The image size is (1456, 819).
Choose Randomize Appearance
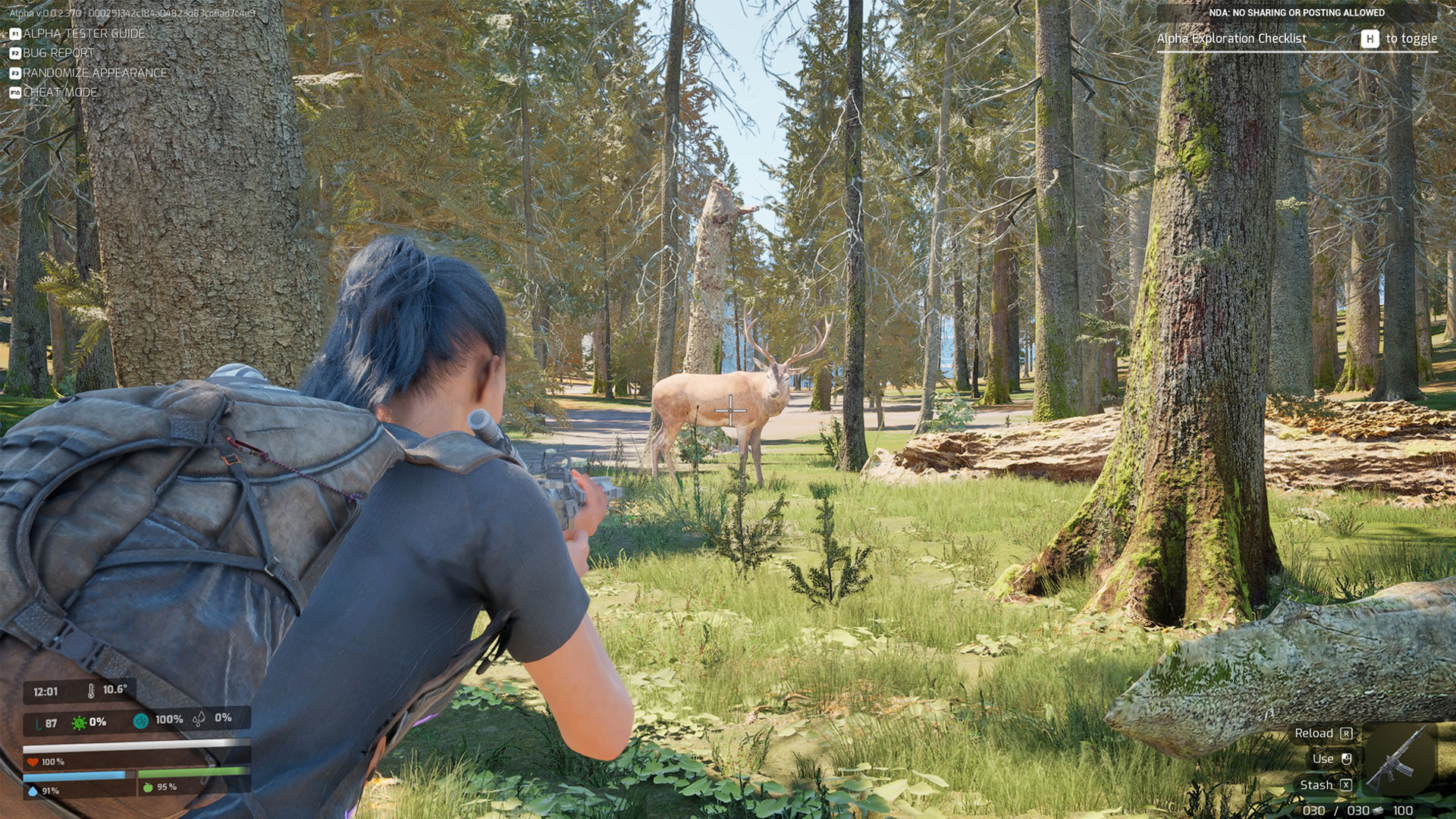[94, 73]
